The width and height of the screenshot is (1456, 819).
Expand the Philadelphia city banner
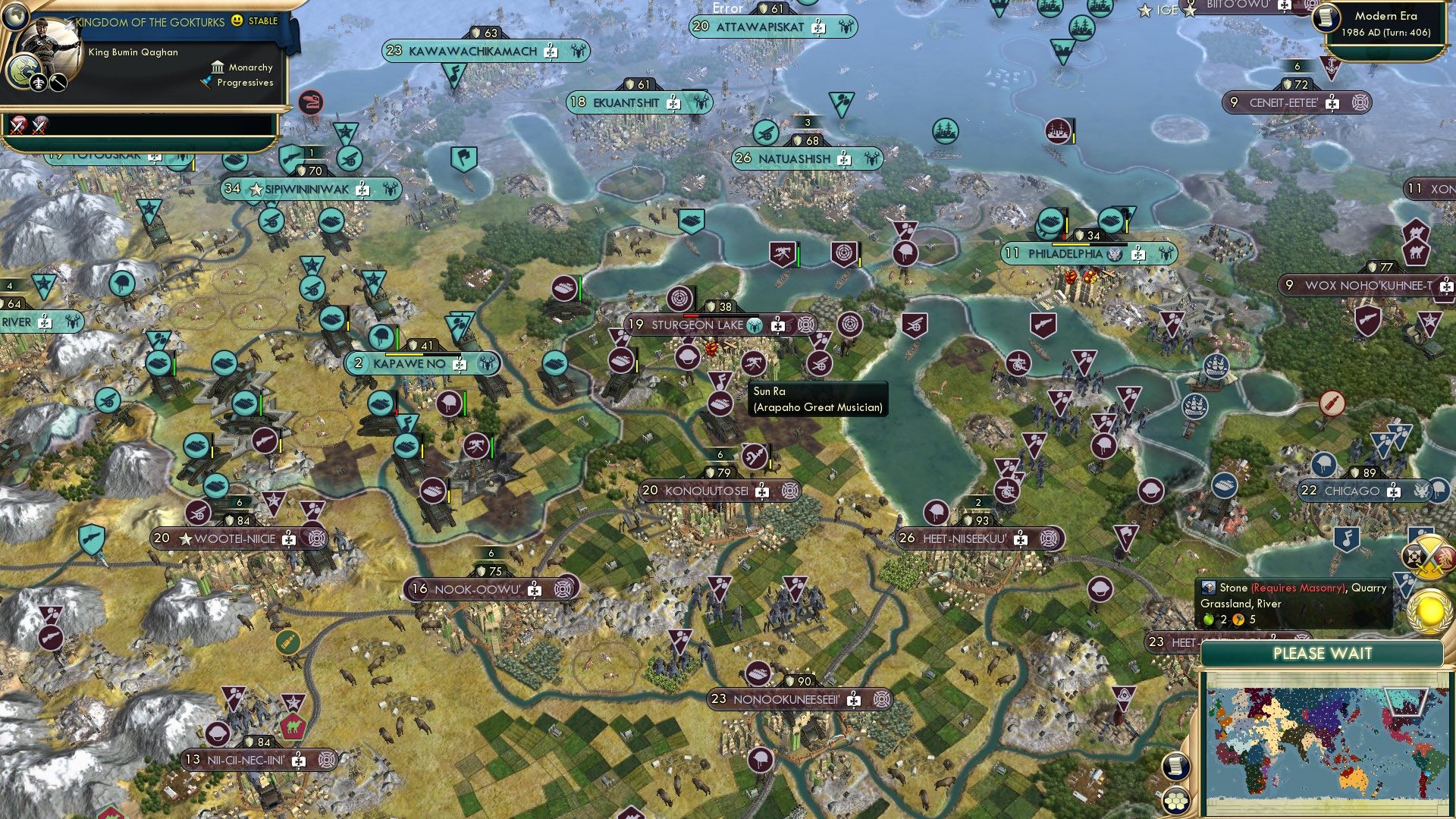pos(1065,255)
